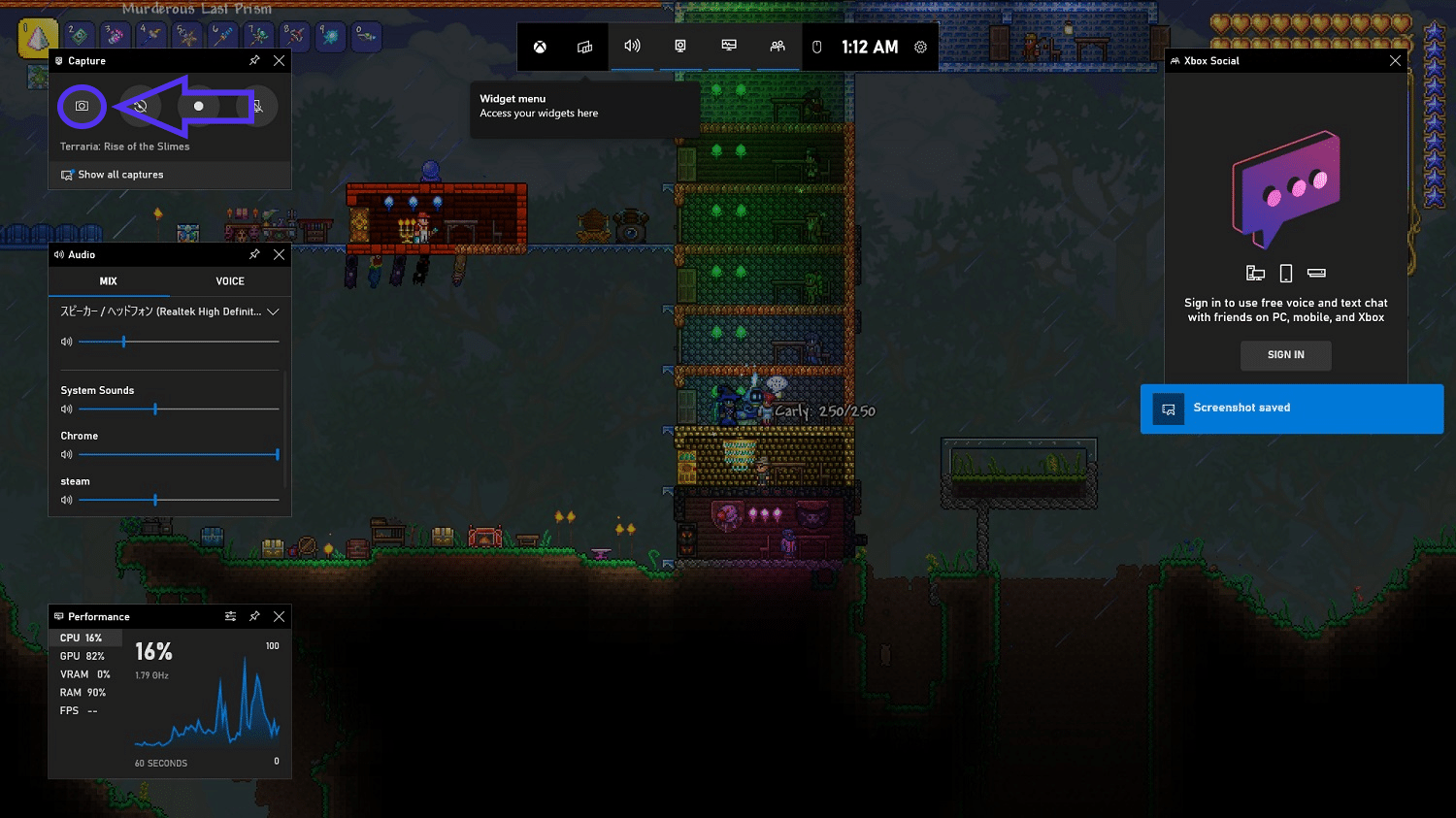This screenshot has height=818, width=1456.
Task: Click SIGN IN on the Xbox Social panel
Action: click(1285, 355)
